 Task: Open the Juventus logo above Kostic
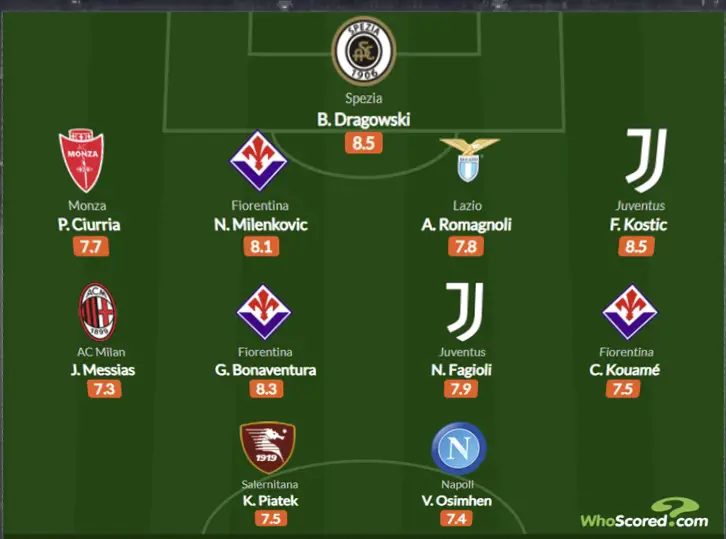pyautogui.click(x=643, y=160)
